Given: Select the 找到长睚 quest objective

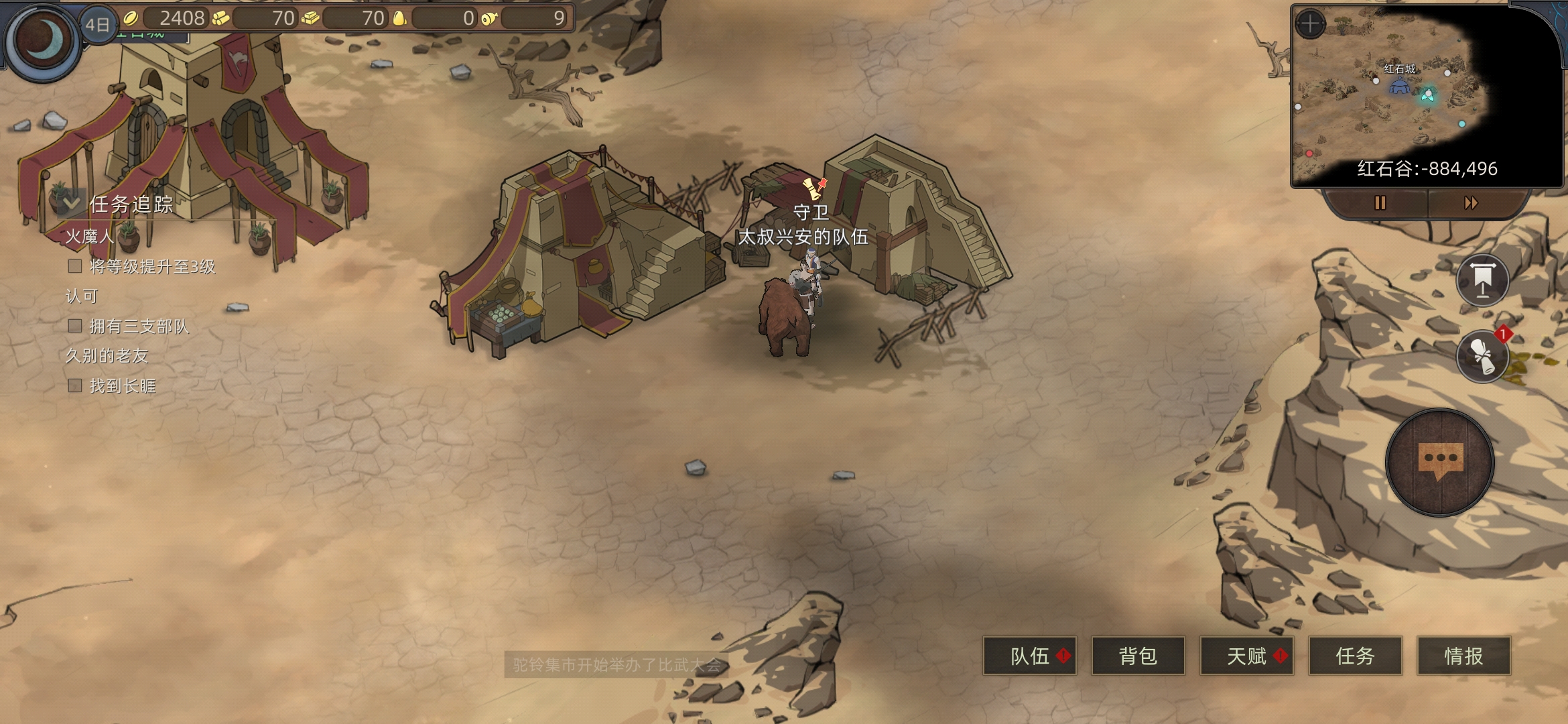Looking at the screenshot, I should pos(123,386).
